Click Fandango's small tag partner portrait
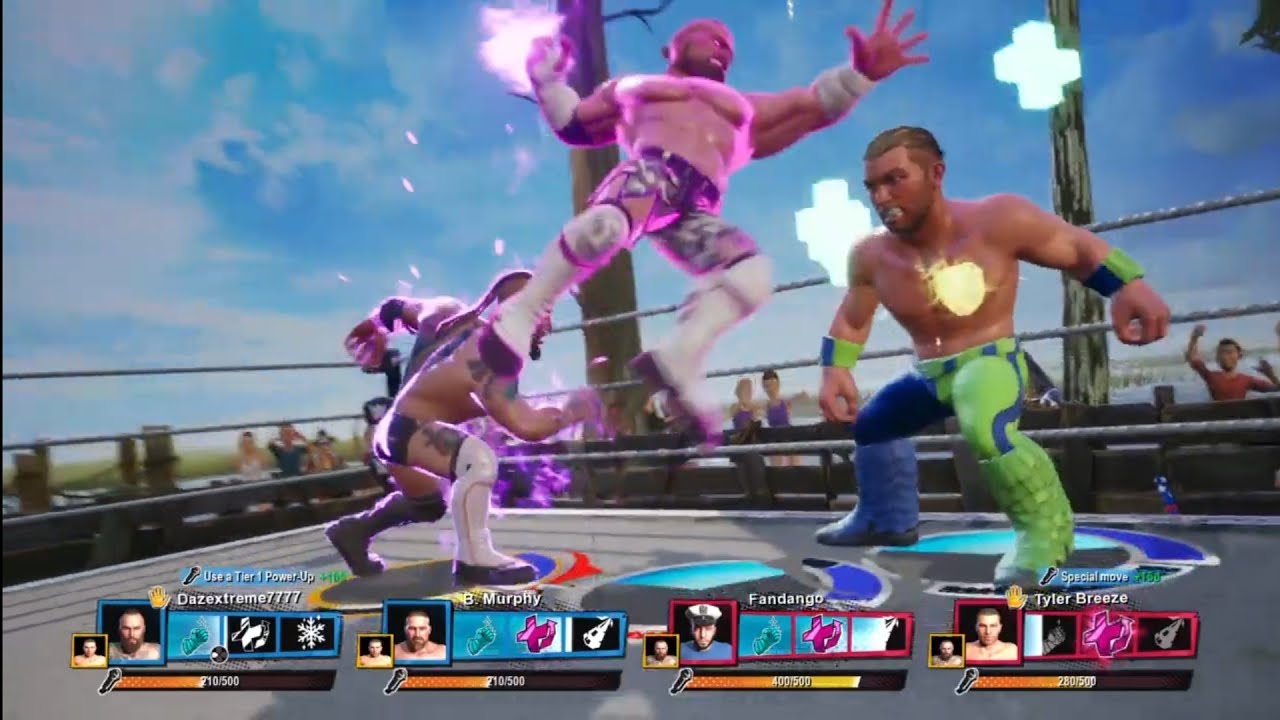Image resolution: width=1280 pixels, height=720 pixels. [659, 651]
